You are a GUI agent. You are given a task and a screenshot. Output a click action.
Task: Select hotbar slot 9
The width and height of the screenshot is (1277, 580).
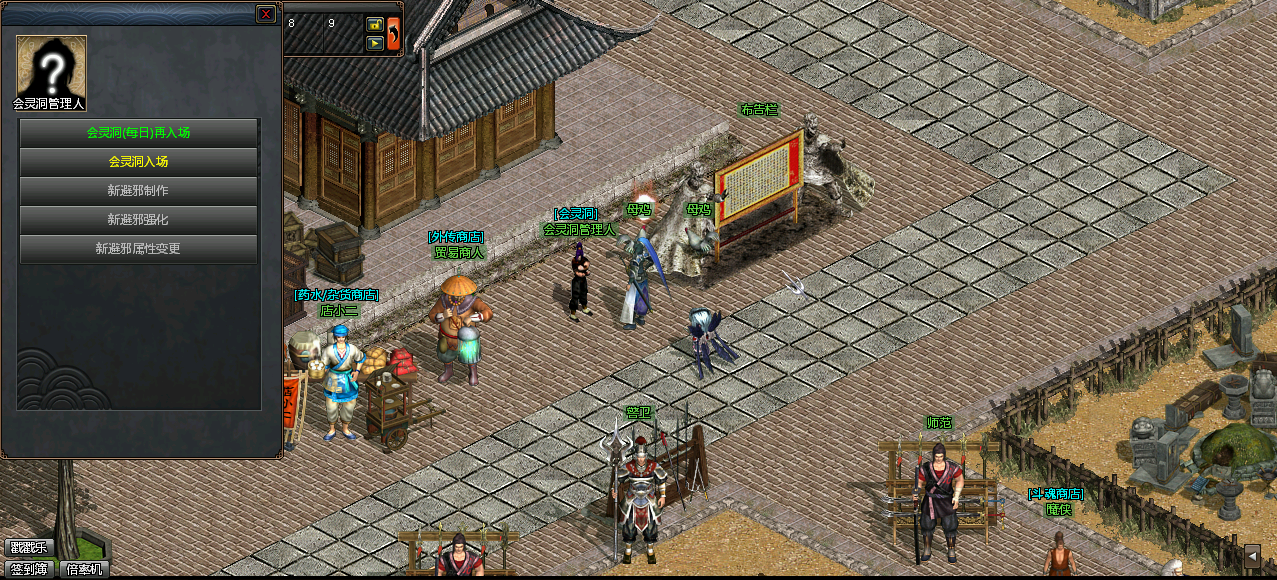(342, 34)
